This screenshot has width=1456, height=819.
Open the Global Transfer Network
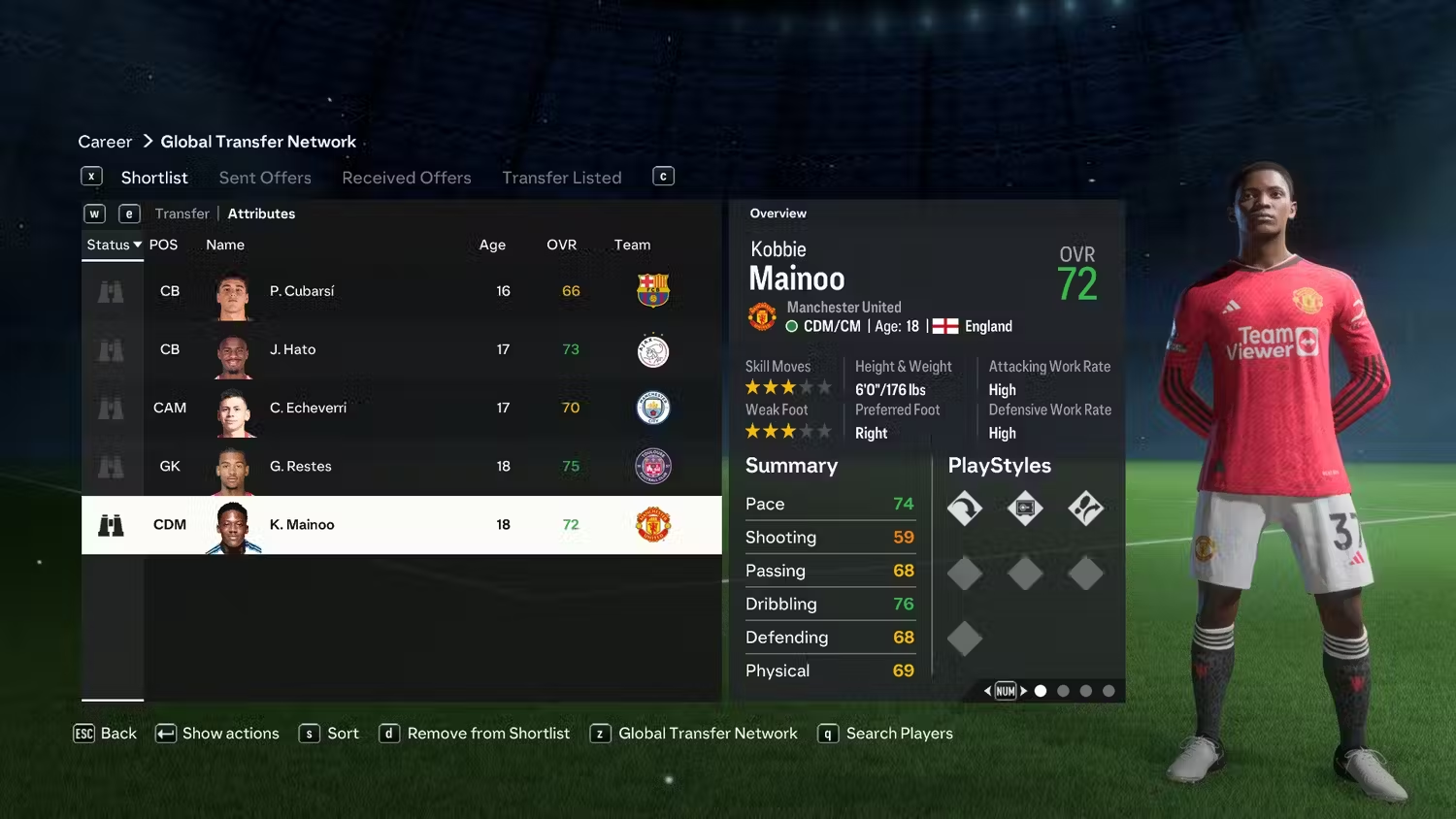coord(695,734)
